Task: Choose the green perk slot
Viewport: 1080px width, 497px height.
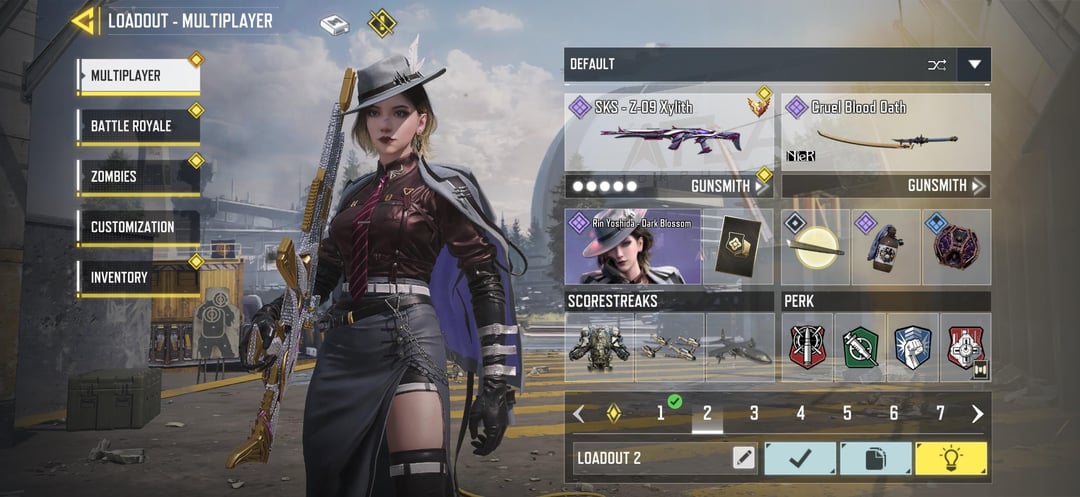Action: (860, 347)
